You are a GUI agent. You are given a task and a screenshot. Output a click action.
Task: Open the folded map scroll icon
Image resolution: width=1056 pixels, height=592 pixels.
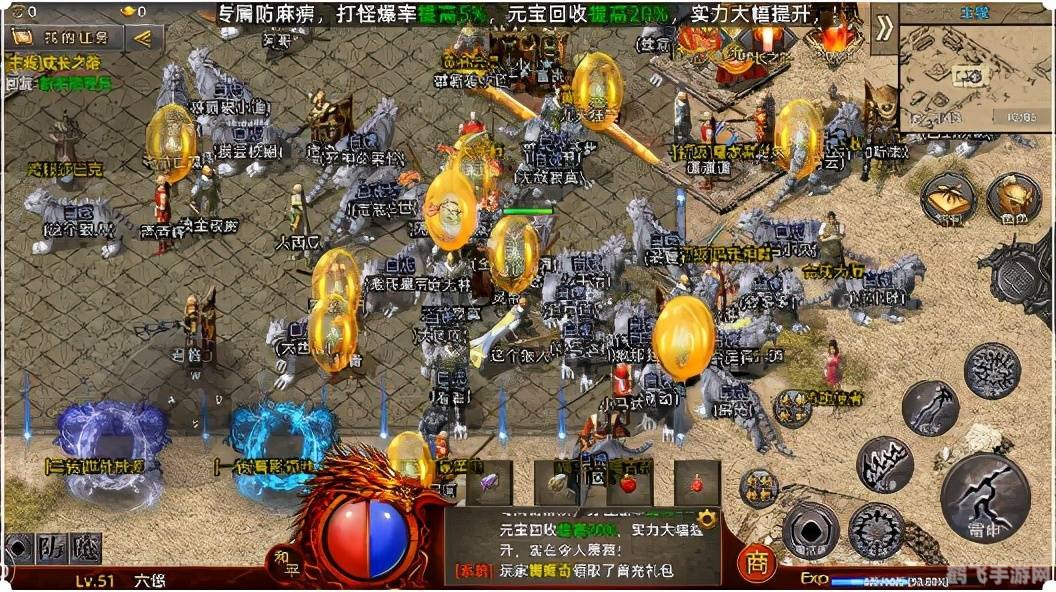point(948,200)
